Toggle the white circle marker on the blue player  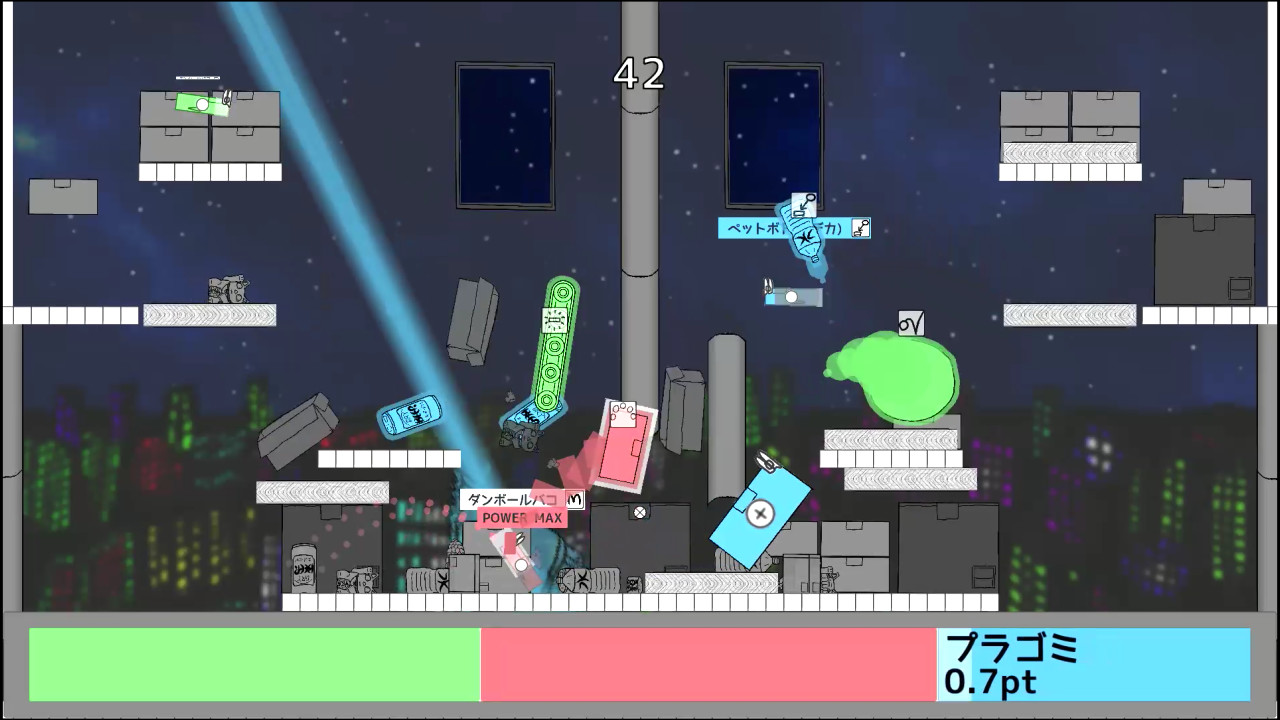pos(793,297)
